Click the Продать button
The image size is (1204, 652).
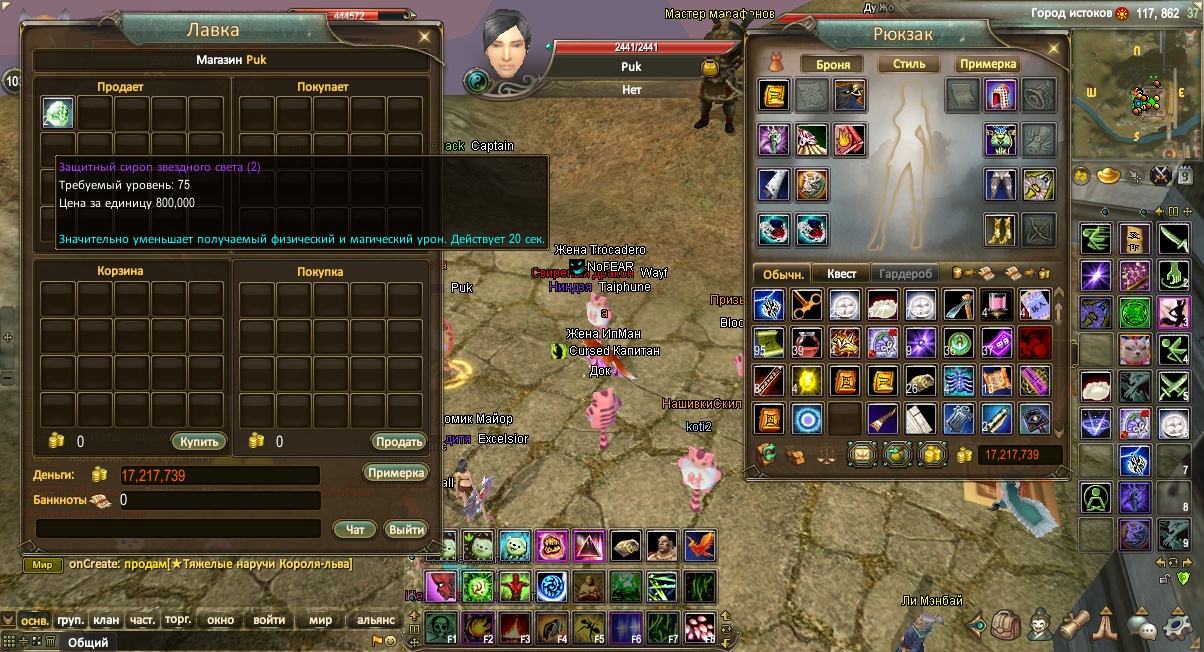click(399, 441)
